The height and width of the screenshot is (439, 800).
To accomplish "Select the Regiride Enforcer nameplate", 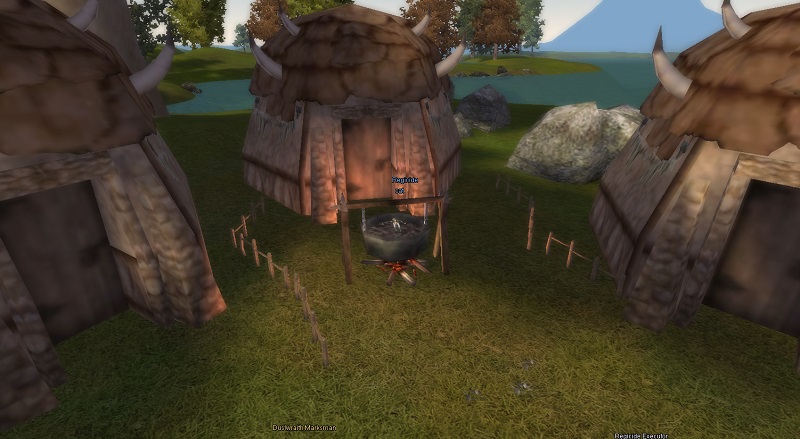I will (641, 435).
